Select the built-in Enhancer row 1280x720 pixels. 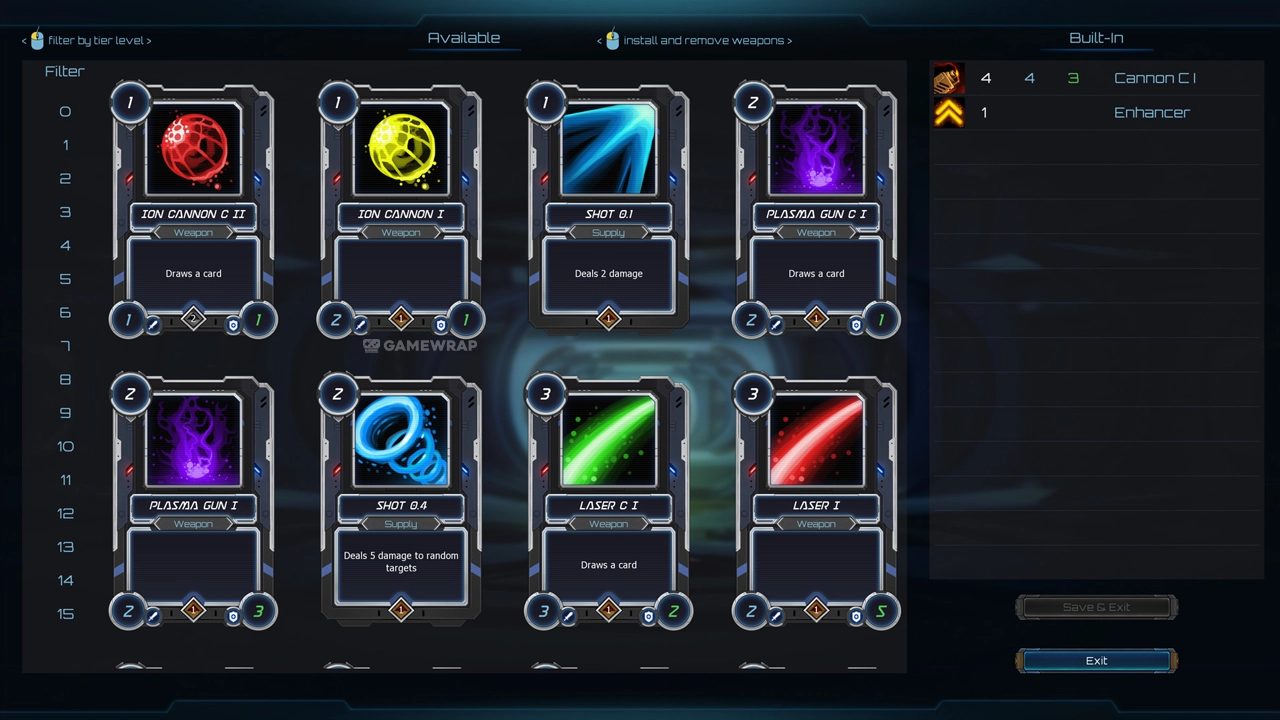coord(1095,112)
